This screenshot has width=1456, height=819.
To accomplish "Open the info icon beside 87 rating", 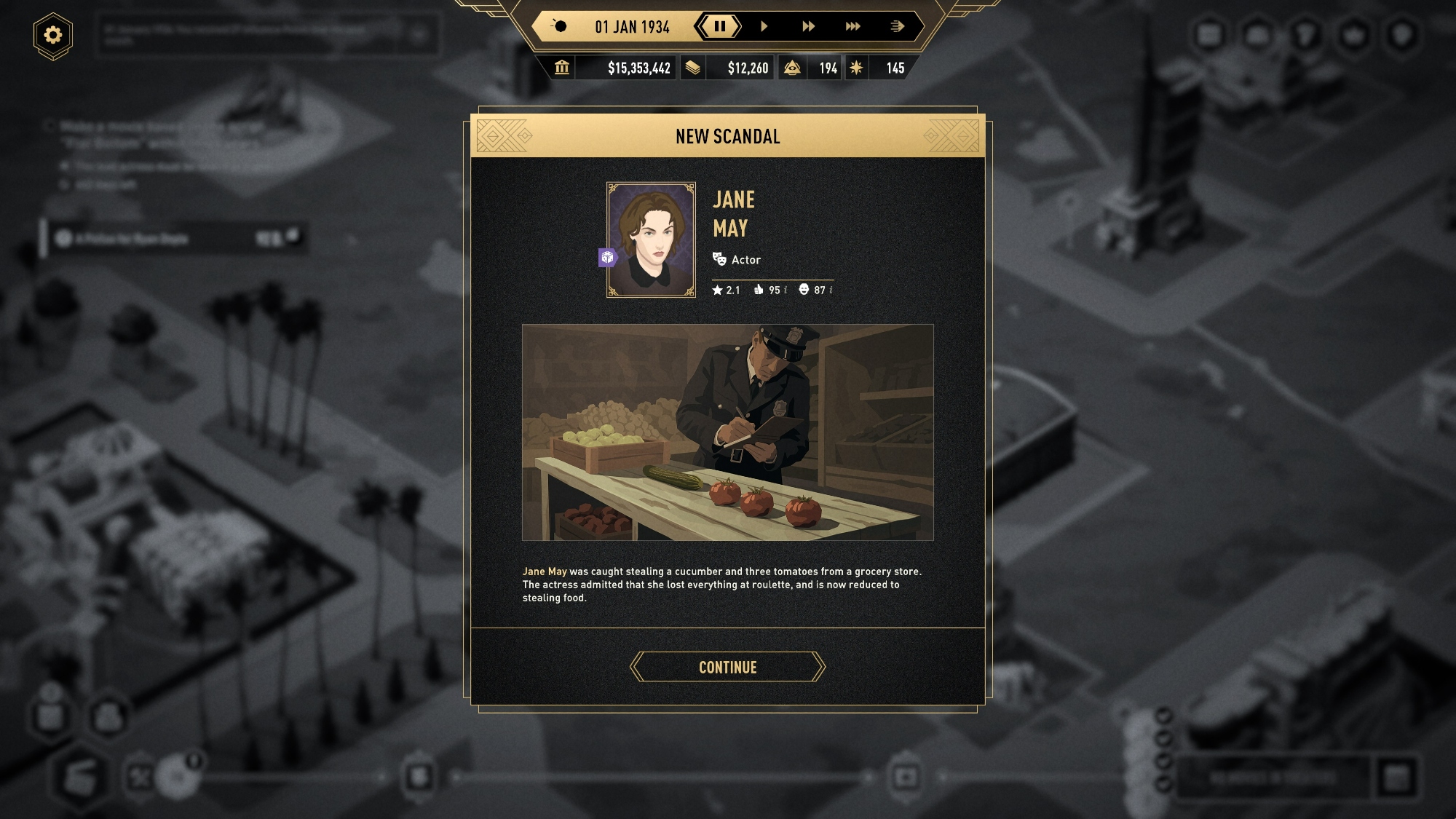I will point(831,290).
